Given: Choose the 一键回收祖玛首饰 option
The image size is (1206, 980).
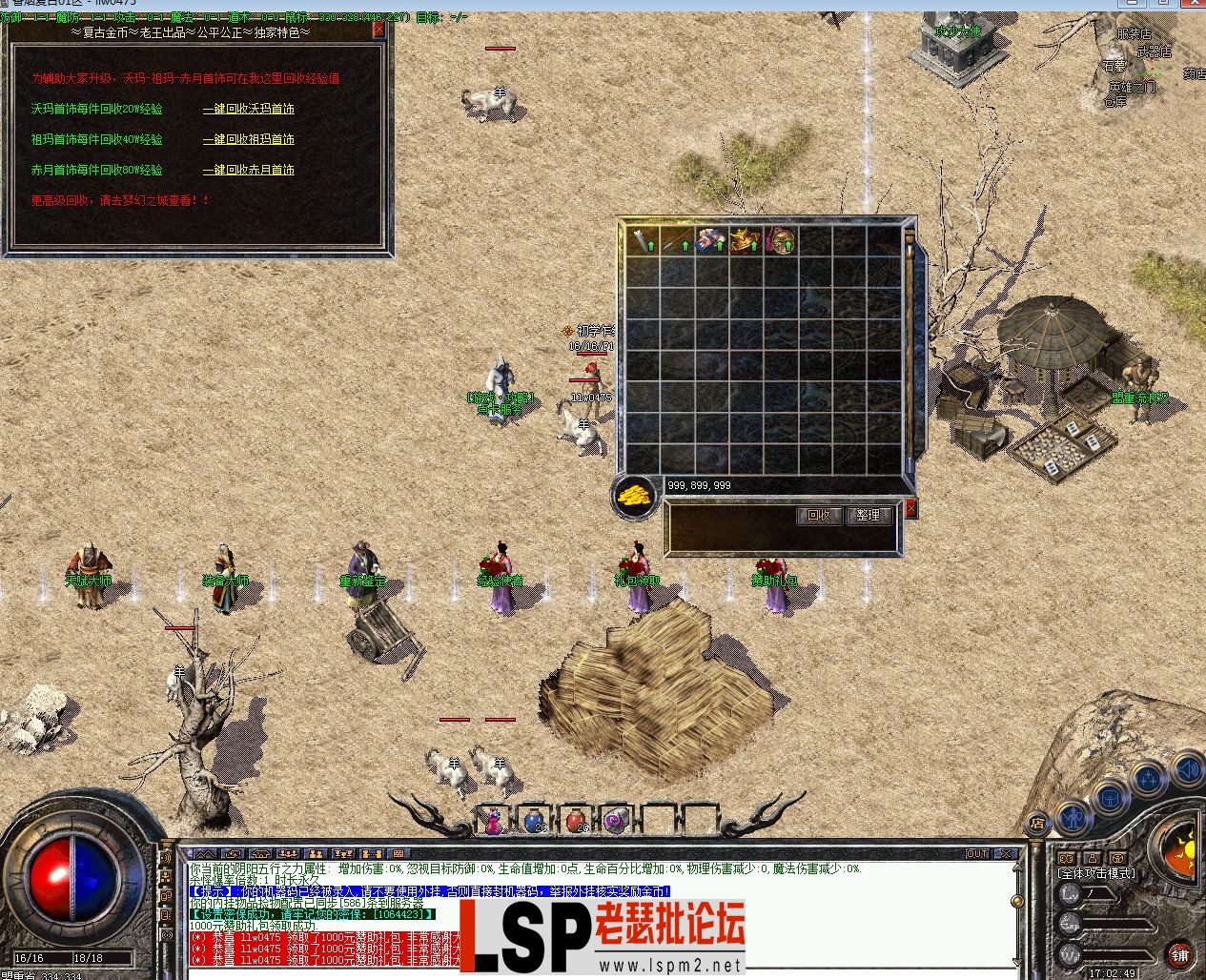Looking at the screenshot, I should [x=248, y=140].
